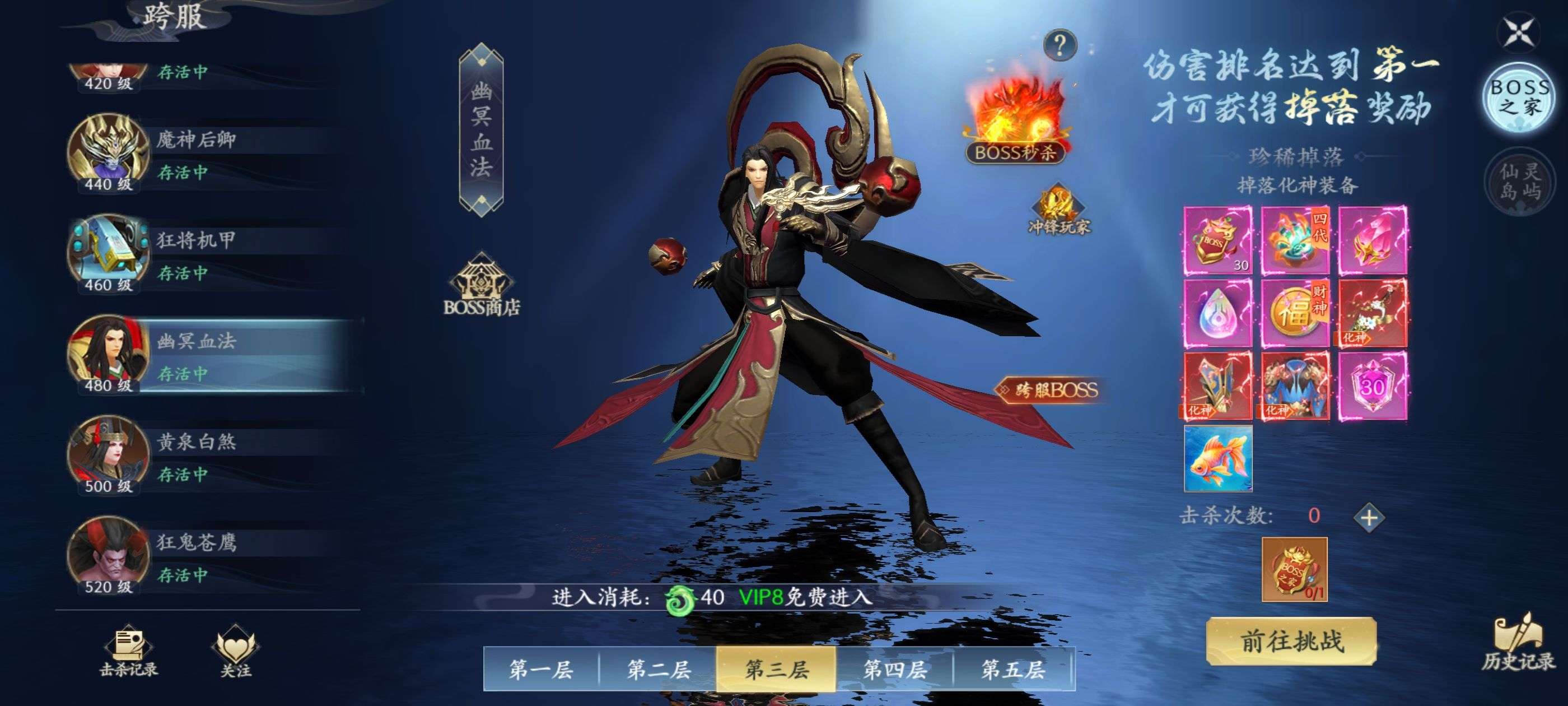The image size is (1568, 706).
Task: Switch to the 第一层 floor tab
Action: [540, 670]
